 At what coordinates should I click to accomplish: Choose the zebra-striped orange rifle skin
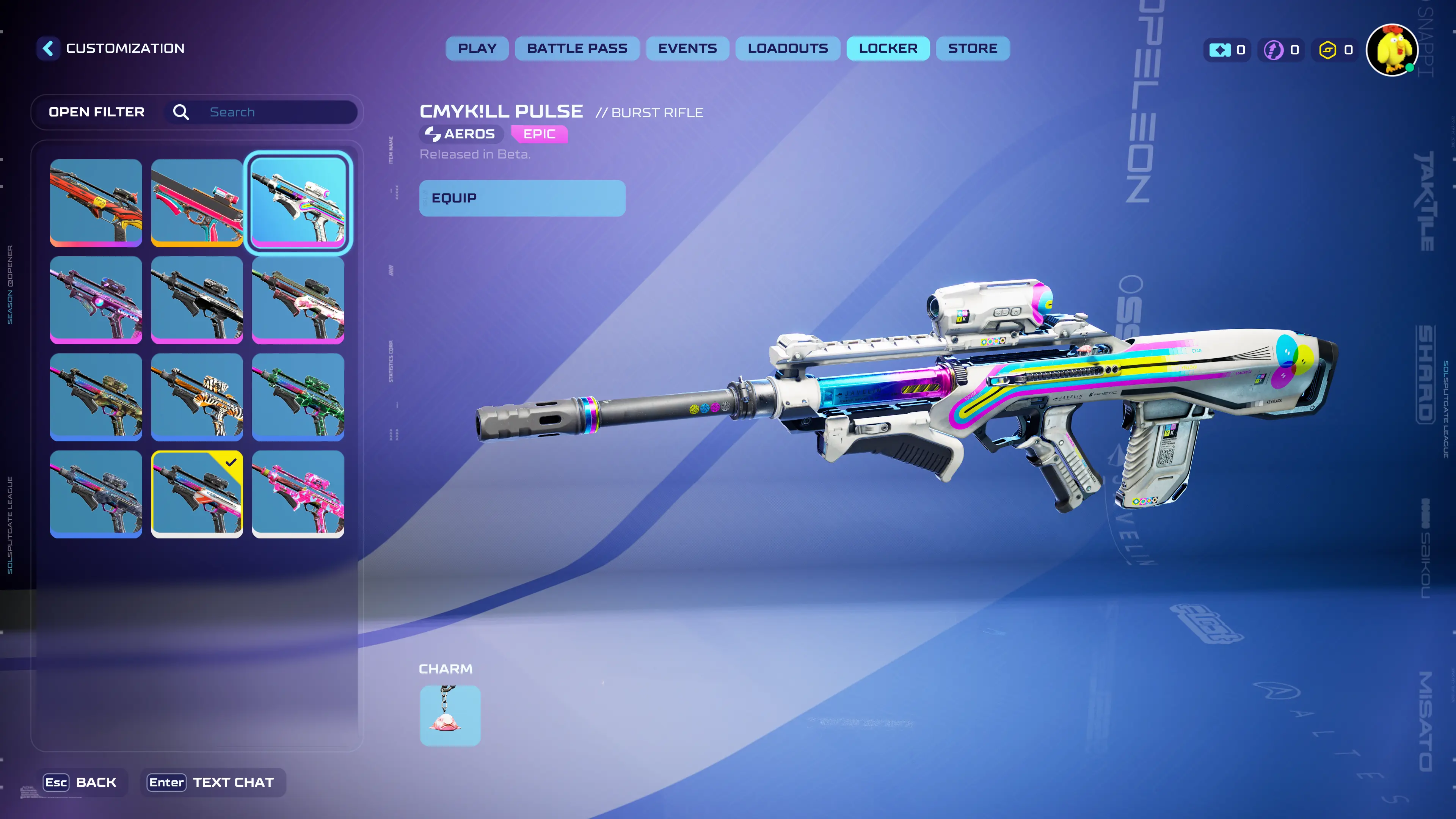[x=197, y=397]
